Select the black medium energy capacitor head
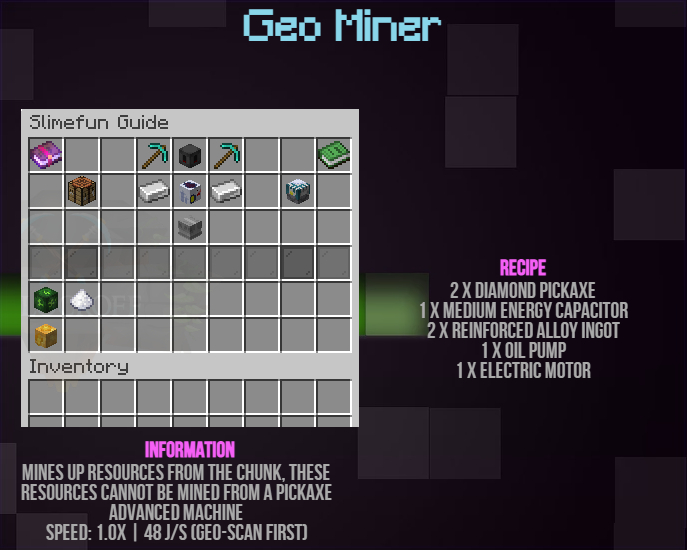Viewport: 687px width, 550px height. 190,156
